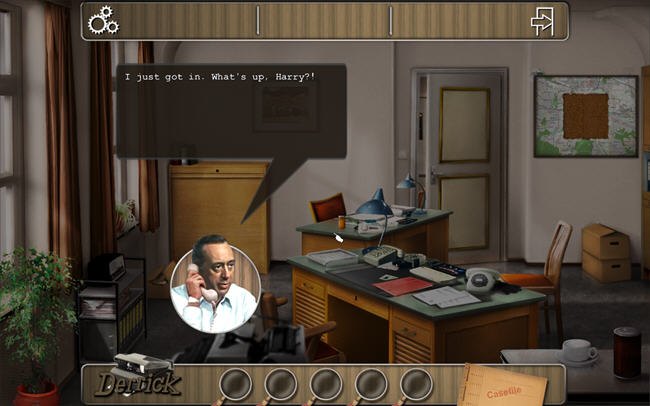Open the Casefile folder
This screenshot has height=406, width=650.
point(505,384)
